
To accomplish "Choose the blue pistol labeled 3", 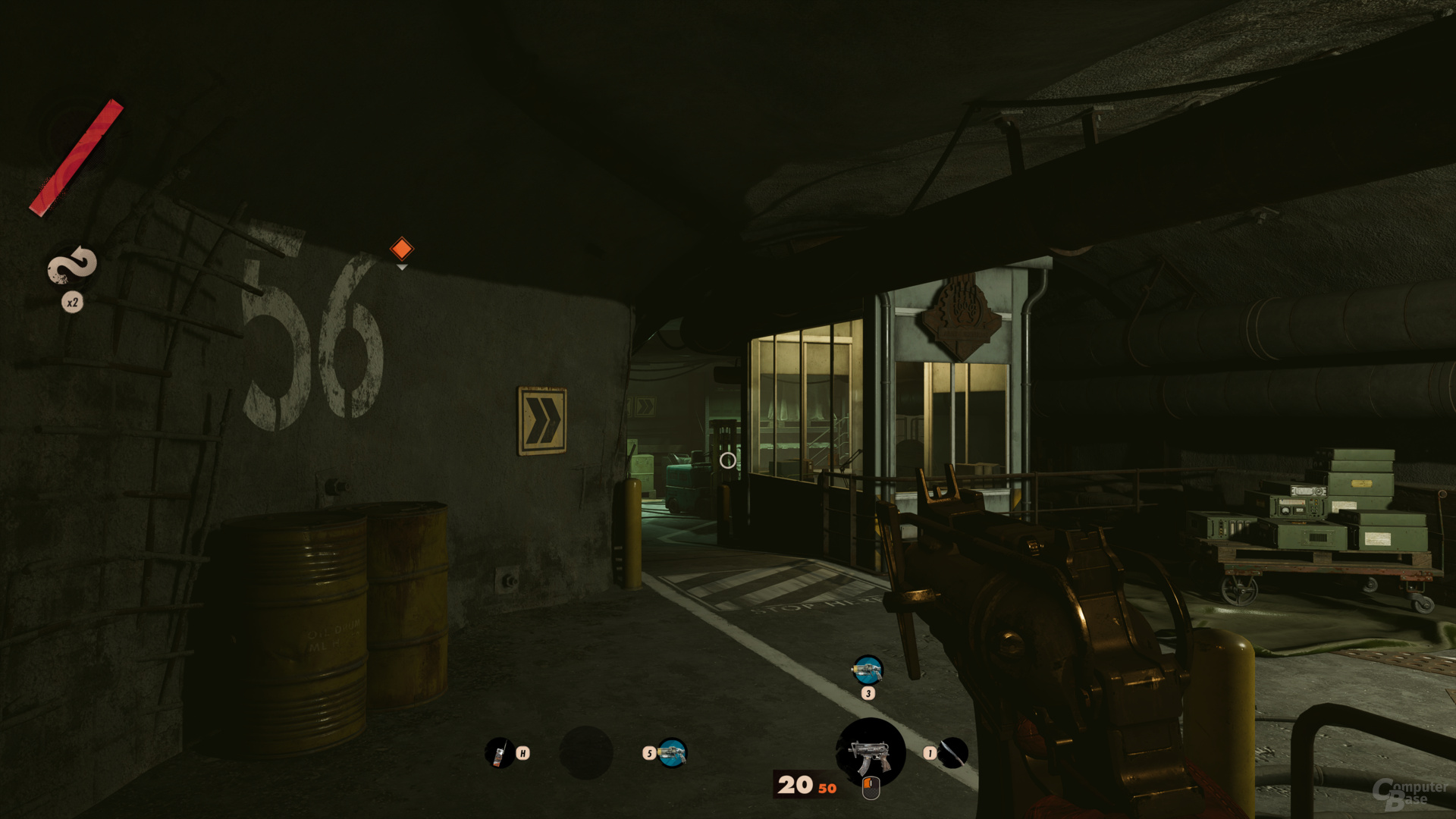I will click(868, 670).
